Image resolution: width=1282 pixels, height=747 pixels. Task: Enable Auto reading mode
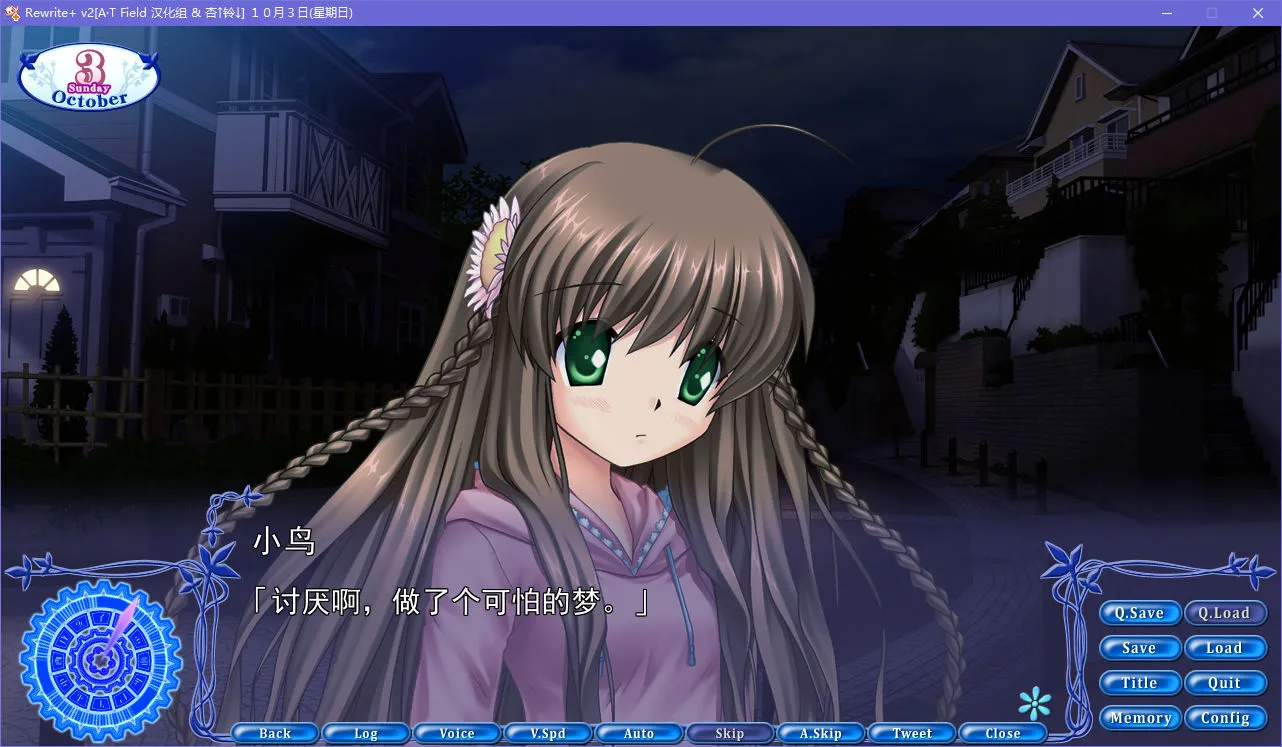[x=639, y=732]
